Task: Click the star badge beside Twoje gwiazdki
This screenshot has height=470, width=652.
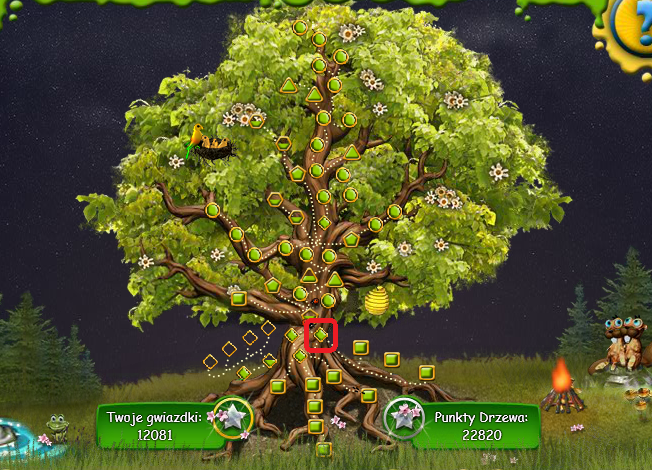Action: (232, 418)
